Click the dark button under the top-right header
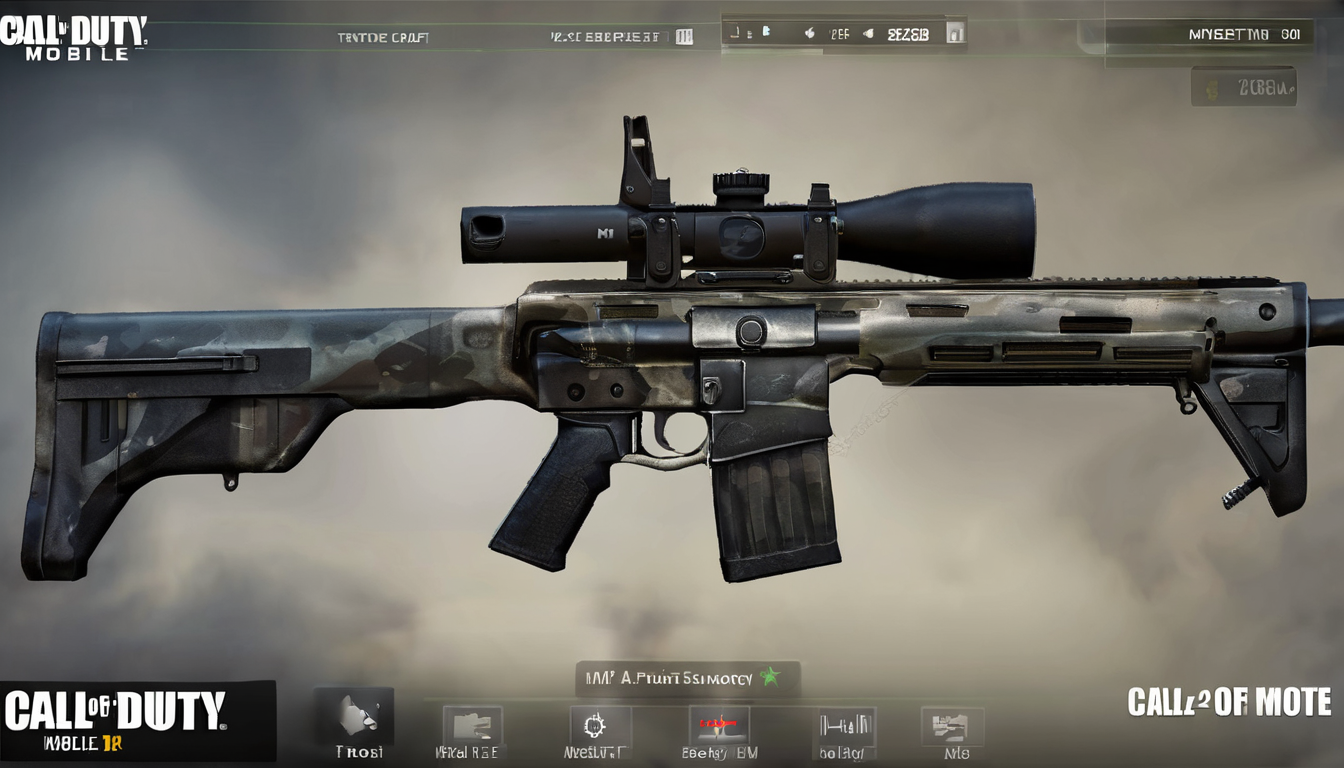The width and height of the screenshot is (1344, 768). click(1243, 87)
